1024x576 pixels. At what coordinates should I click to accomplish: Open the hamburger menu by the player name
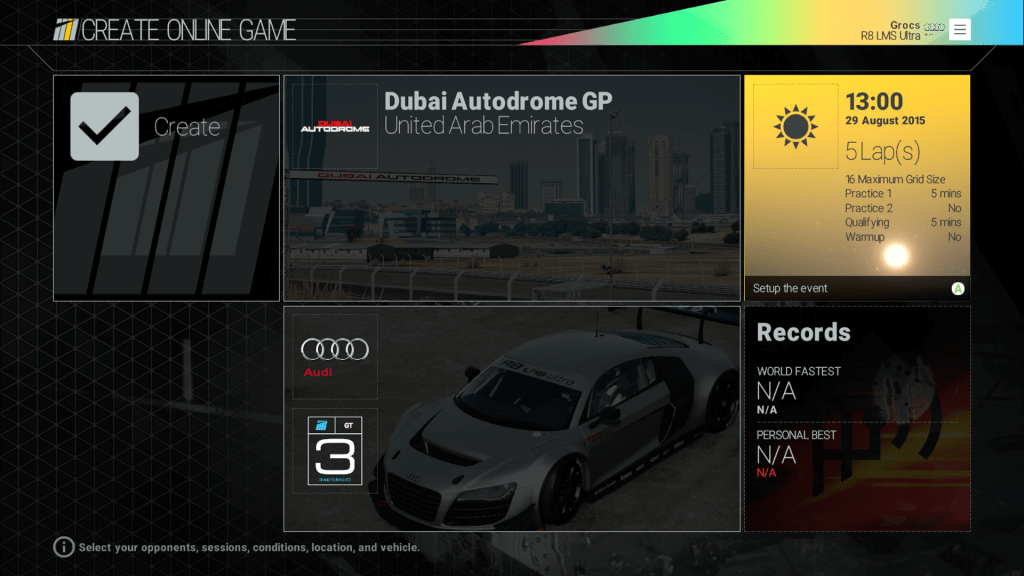[960, 29]
